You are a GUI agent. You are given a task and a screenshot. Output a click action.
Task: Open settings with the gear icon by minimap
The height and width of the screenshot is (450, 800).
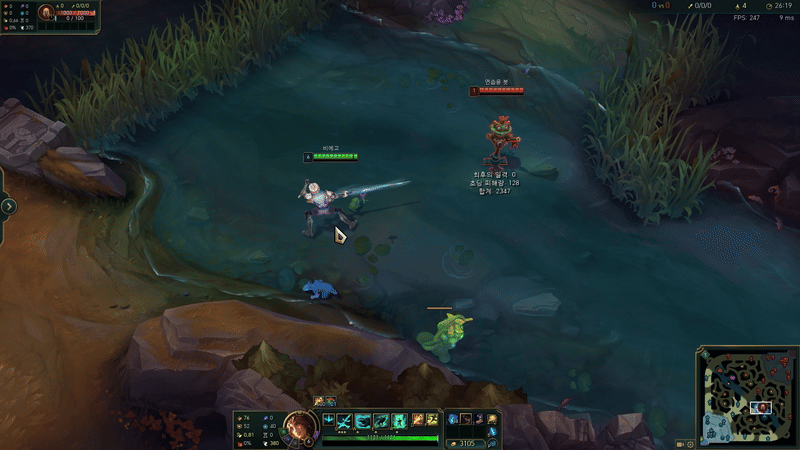[x=690, y=443]
